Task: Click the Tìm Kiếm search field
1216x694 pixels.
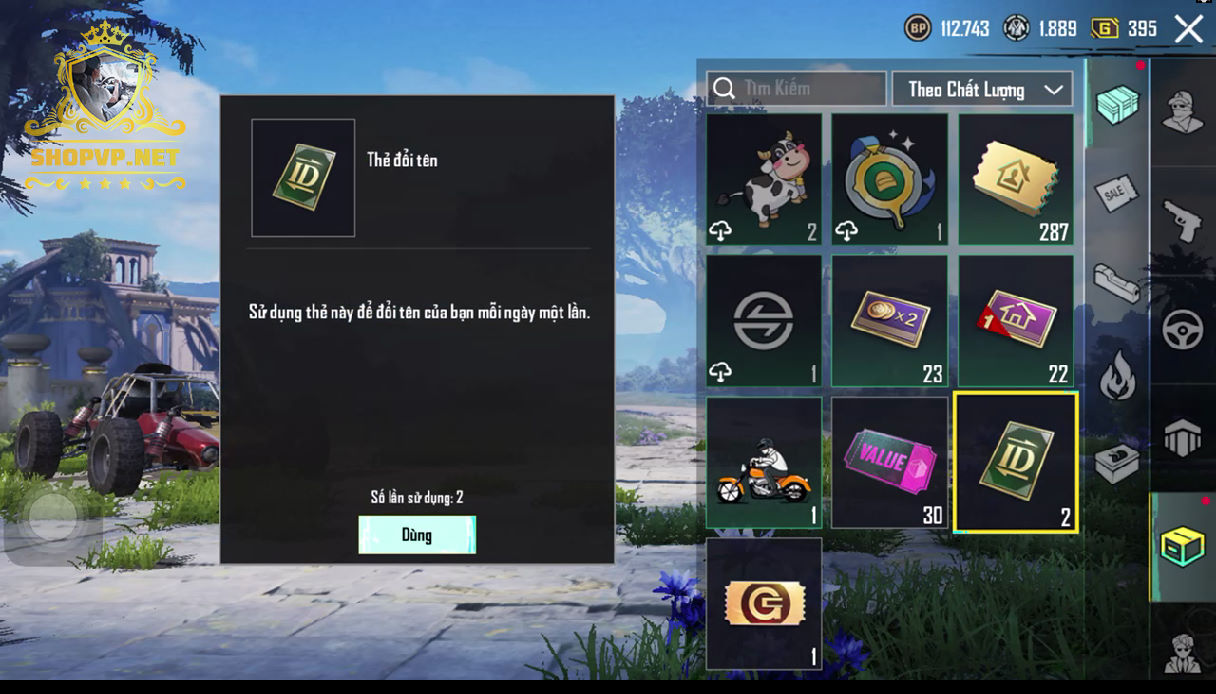Action: point(796,89)
